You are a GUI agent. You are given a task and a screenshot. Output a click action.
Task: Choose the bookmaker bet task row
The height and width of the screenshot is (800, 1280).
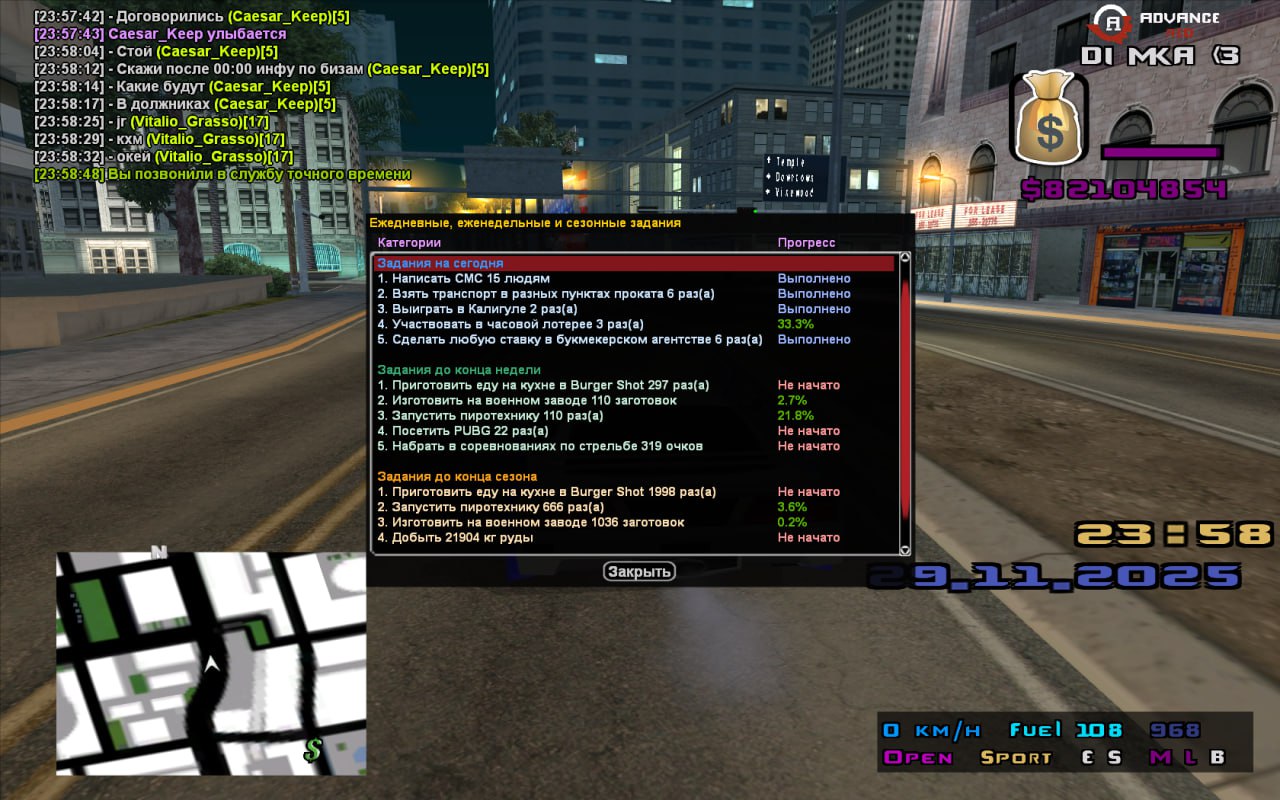click(569, 340)
